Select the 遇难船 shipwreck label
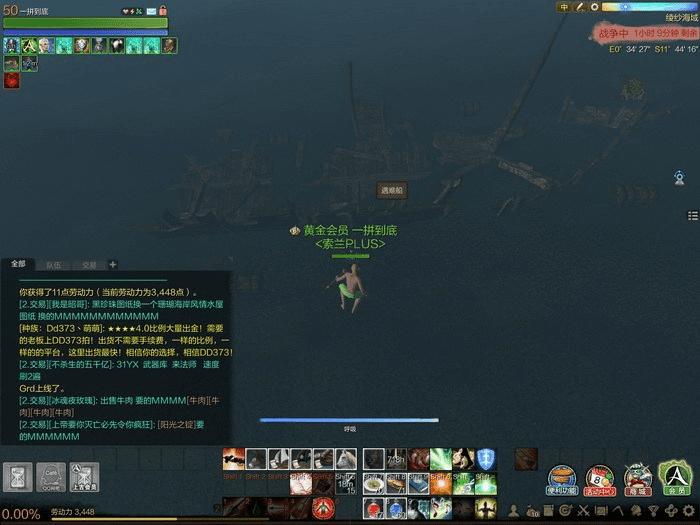Image resolution: width=700 pixels, height=525 pixels. [x=391, y=190]
